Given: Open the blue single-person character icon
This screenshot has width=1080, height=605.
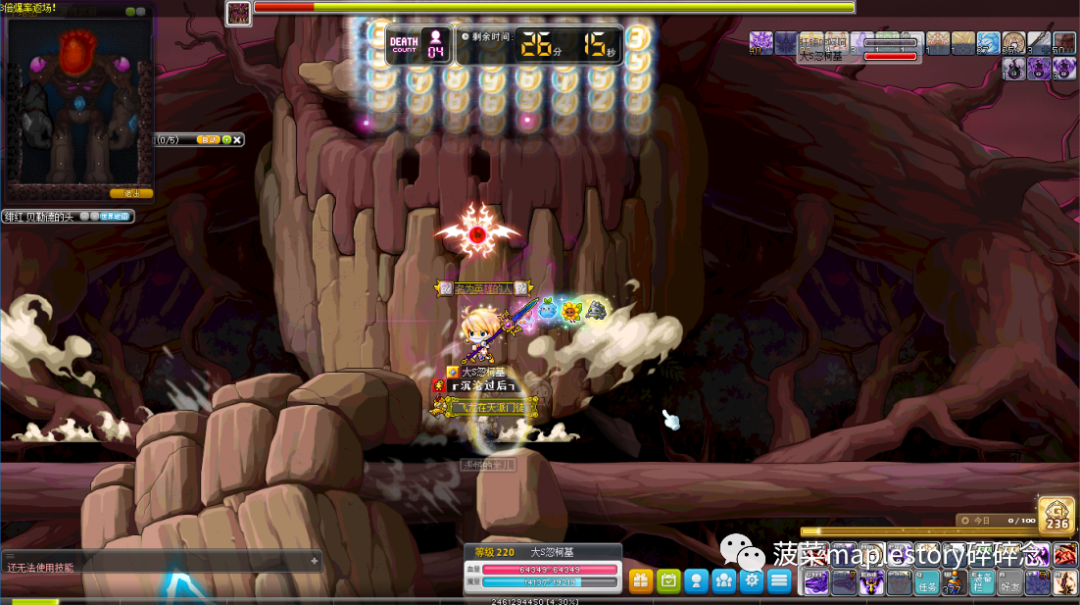Looking at the screenshot, I should [696, 580].
